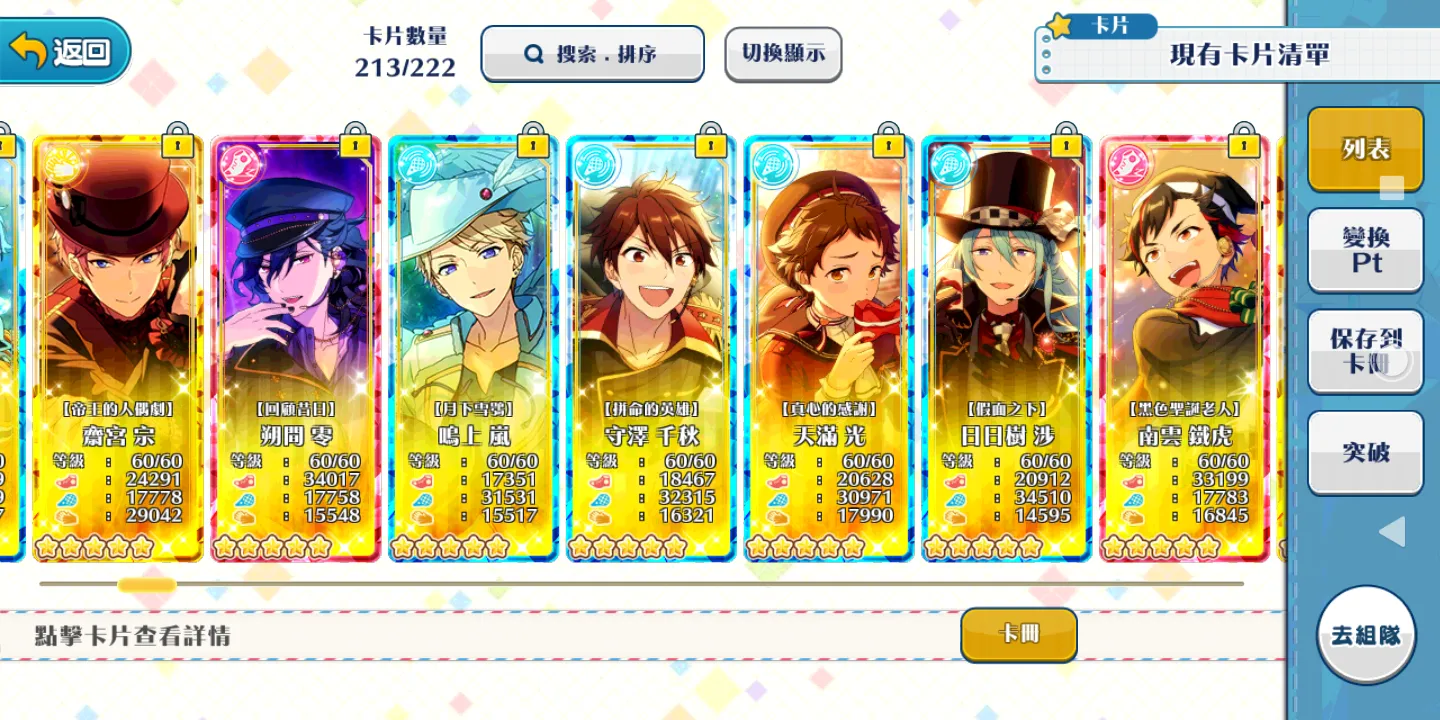Open the 變換 Pt tab
1440x720 pixels.
1365,250
